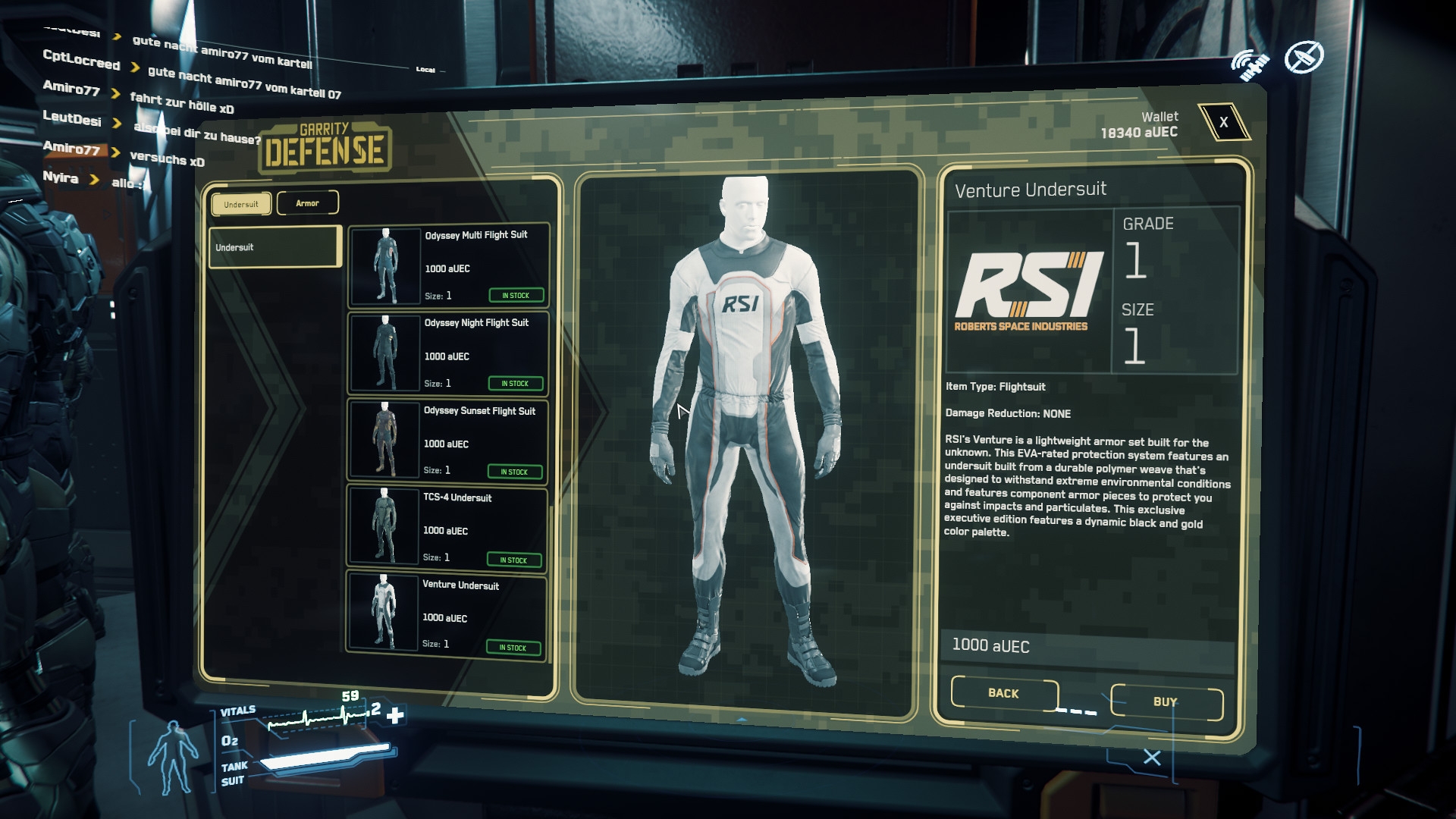Switch to the Armor tab
This screenshot has width=1456, height=819.
click(307, 203)
